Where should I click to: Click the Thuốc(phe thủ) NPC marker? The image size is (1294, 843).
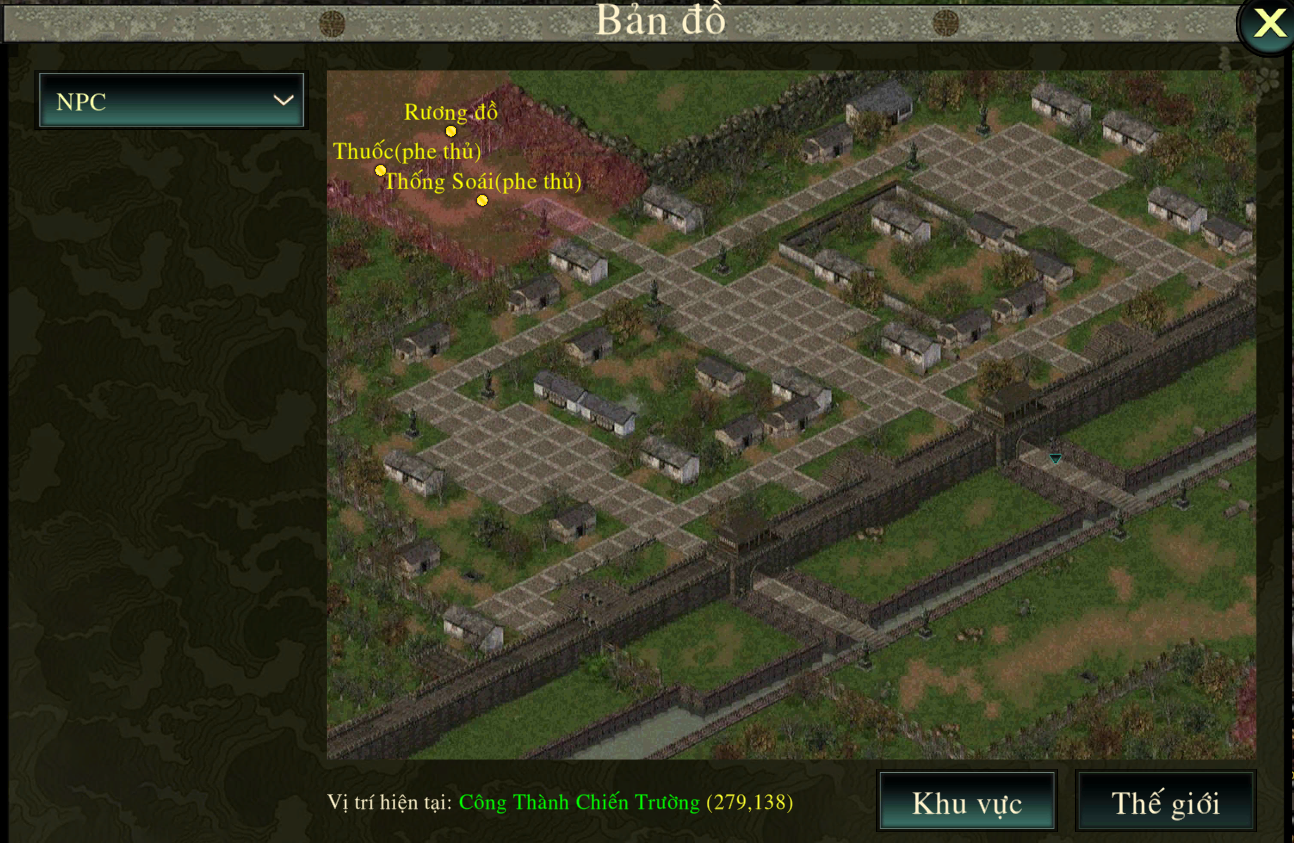(x=380, y=171)
